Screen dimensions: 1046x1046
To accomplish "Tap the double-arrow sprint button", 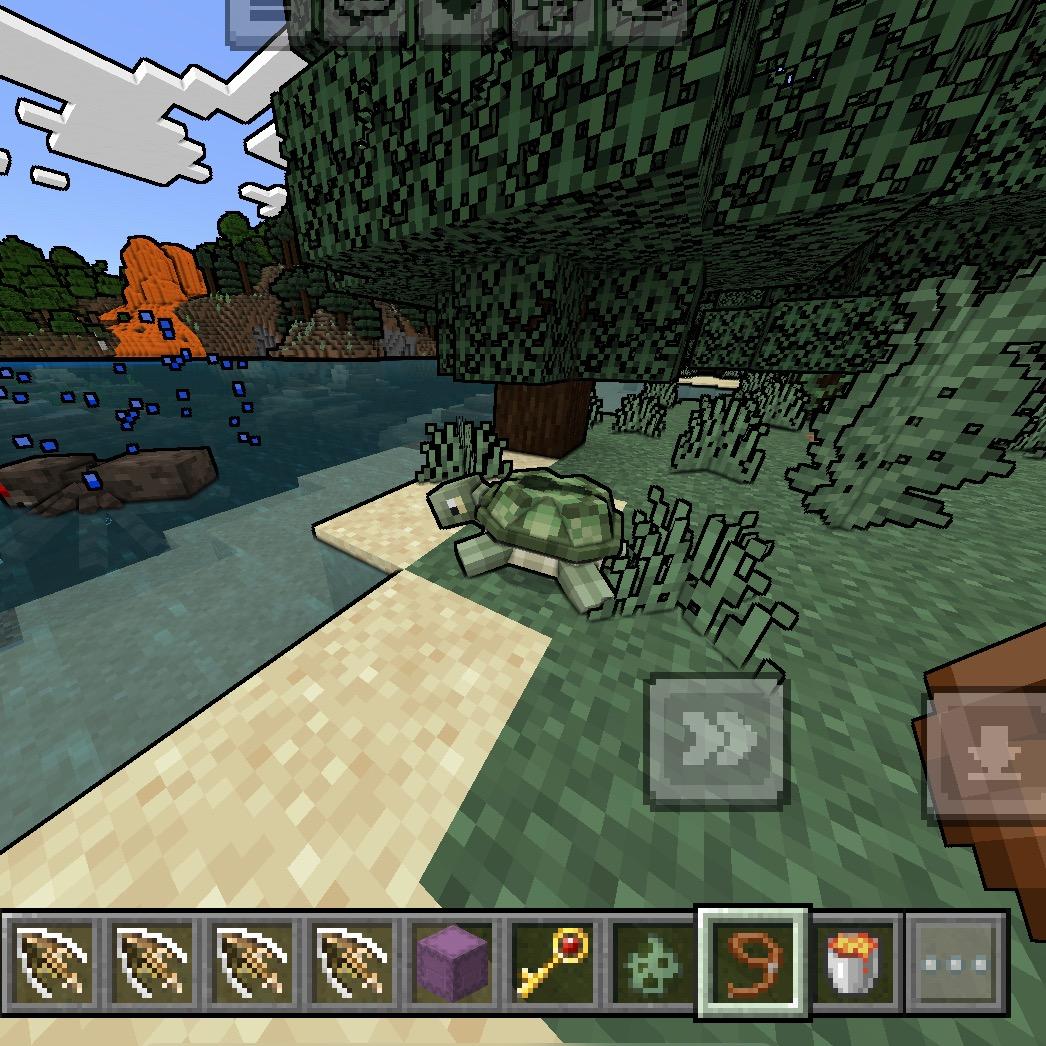I will [x=716, y=741].
